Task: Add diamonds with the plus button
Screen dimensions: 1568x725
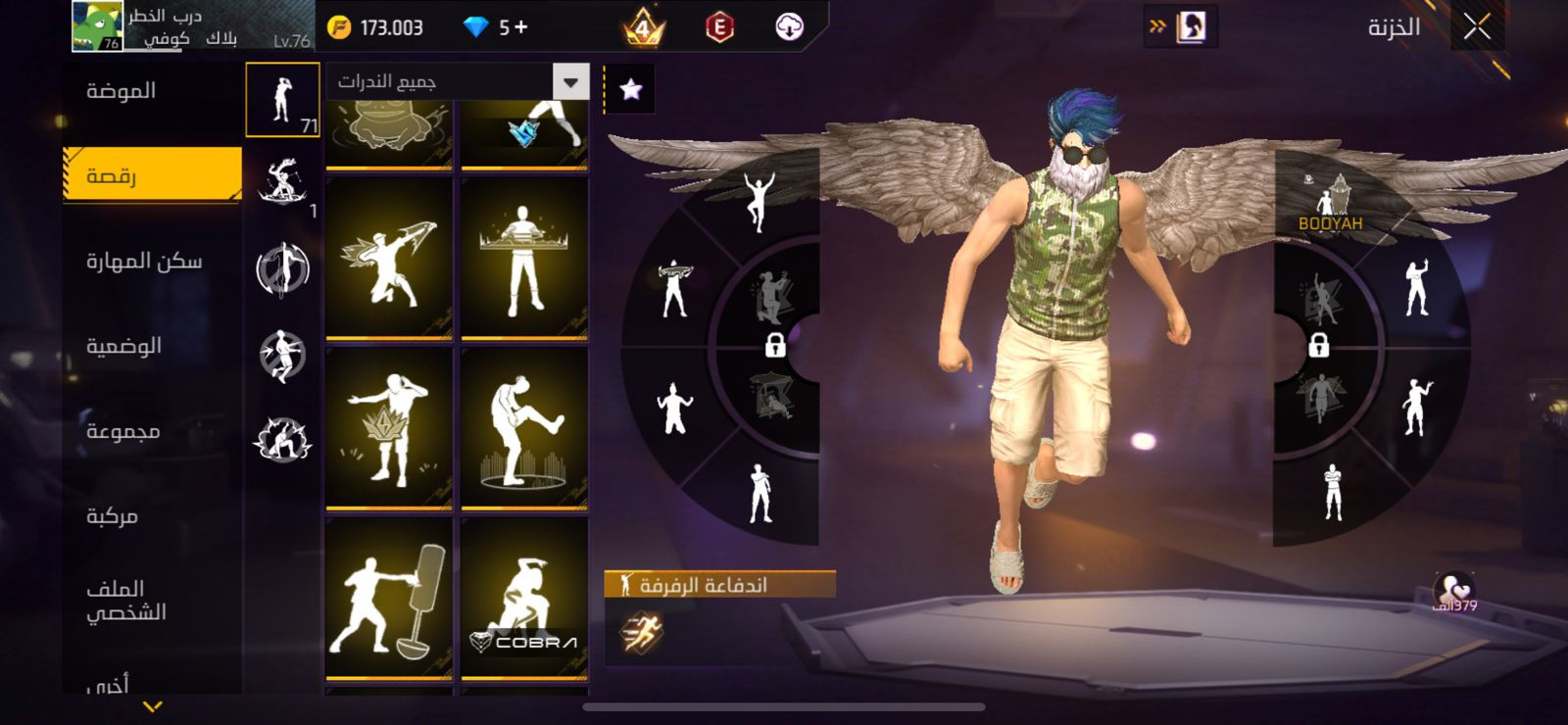Action: point(520,27)
